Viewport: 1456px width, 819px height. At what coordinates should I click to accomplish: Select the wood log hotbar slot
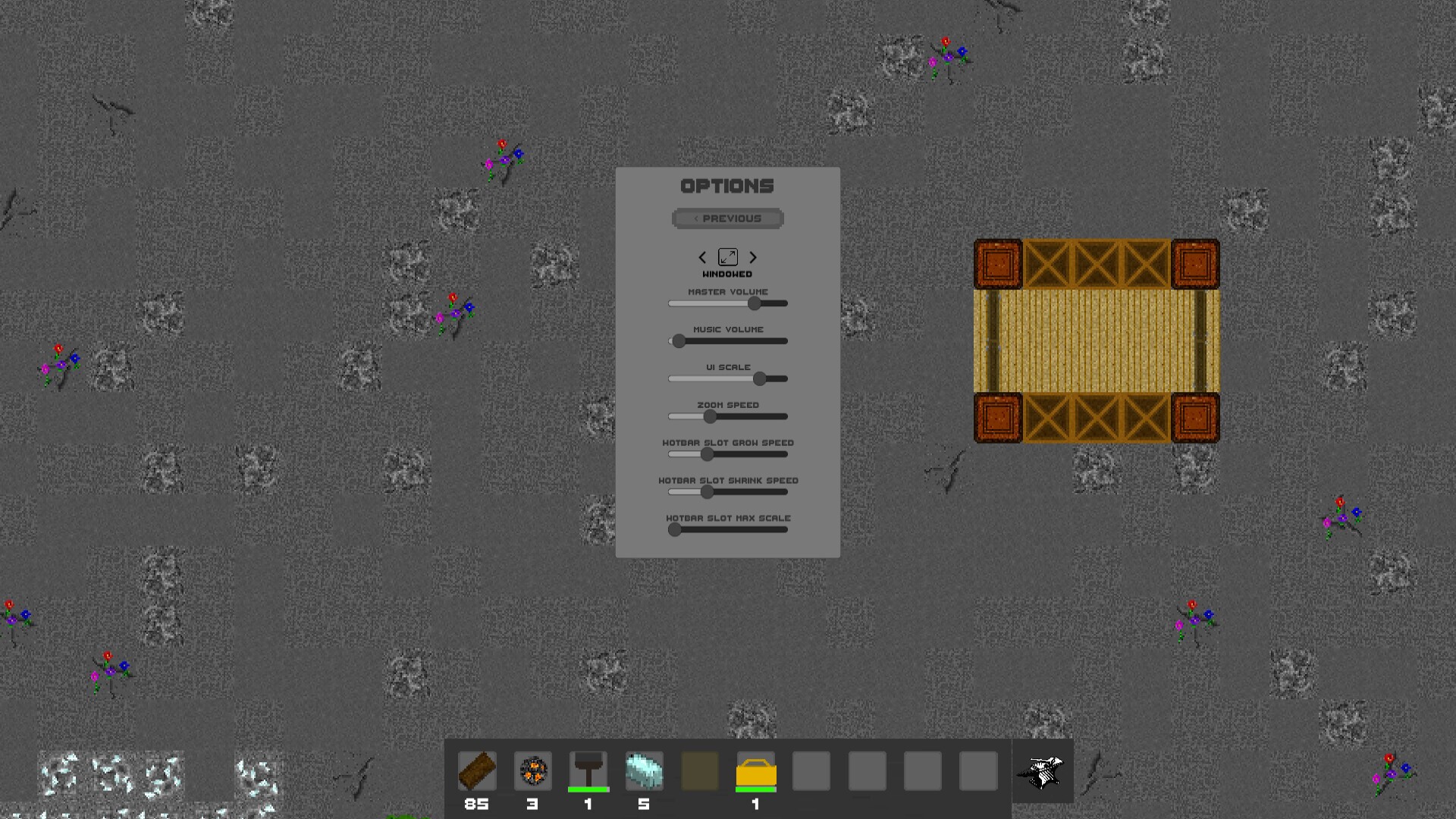[477, 771]
